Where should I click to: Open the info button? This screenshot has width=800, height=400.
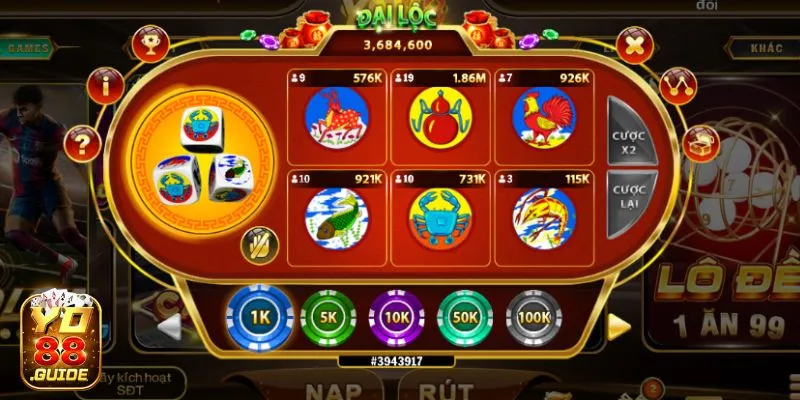point(106,86)
